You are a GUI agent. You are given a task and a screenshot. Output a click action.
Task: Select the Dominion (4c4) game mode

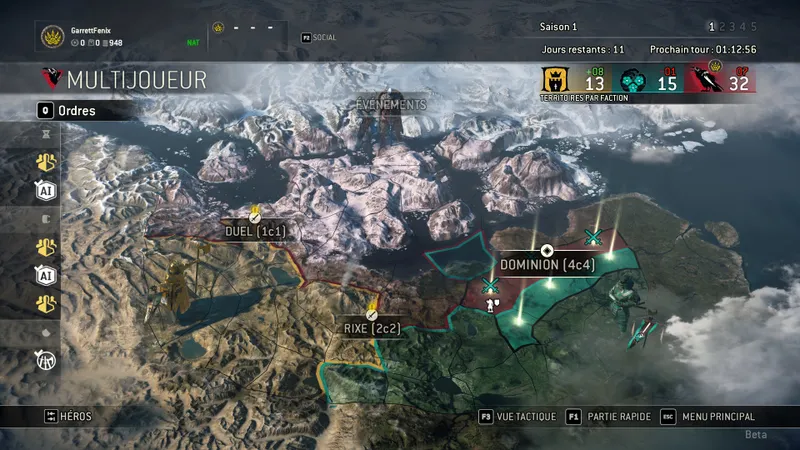pos(546,265)
